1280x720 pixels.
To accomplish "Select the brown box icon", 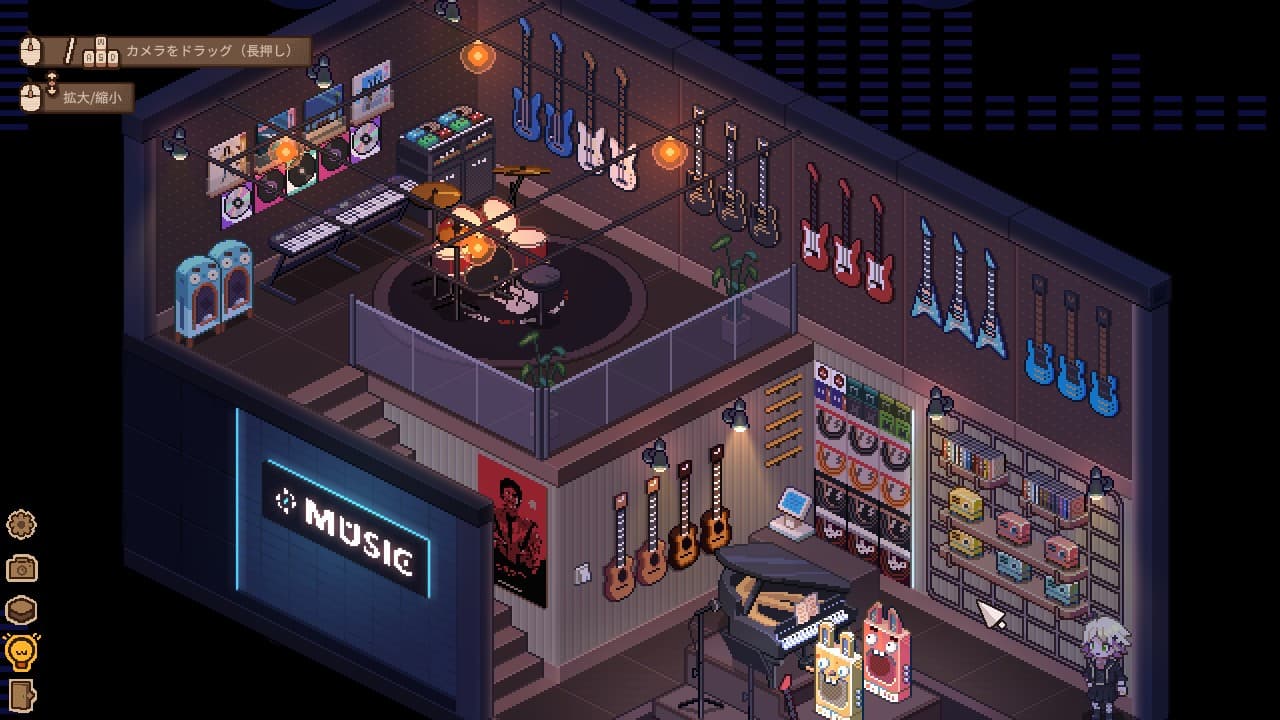I will pos(21,609).
